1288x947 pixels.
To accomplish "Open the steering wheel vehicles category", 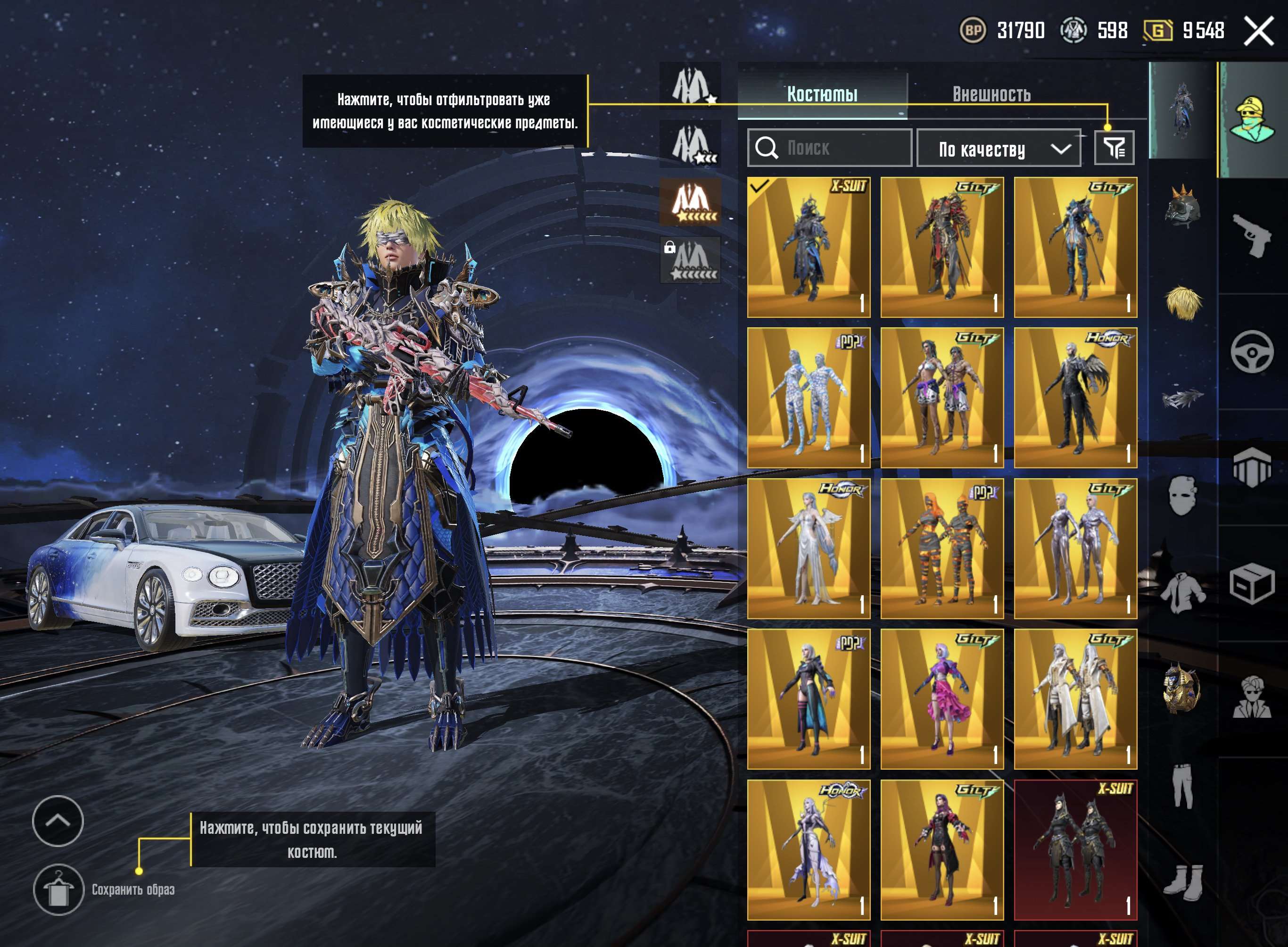I will (x=1253, y=351).
